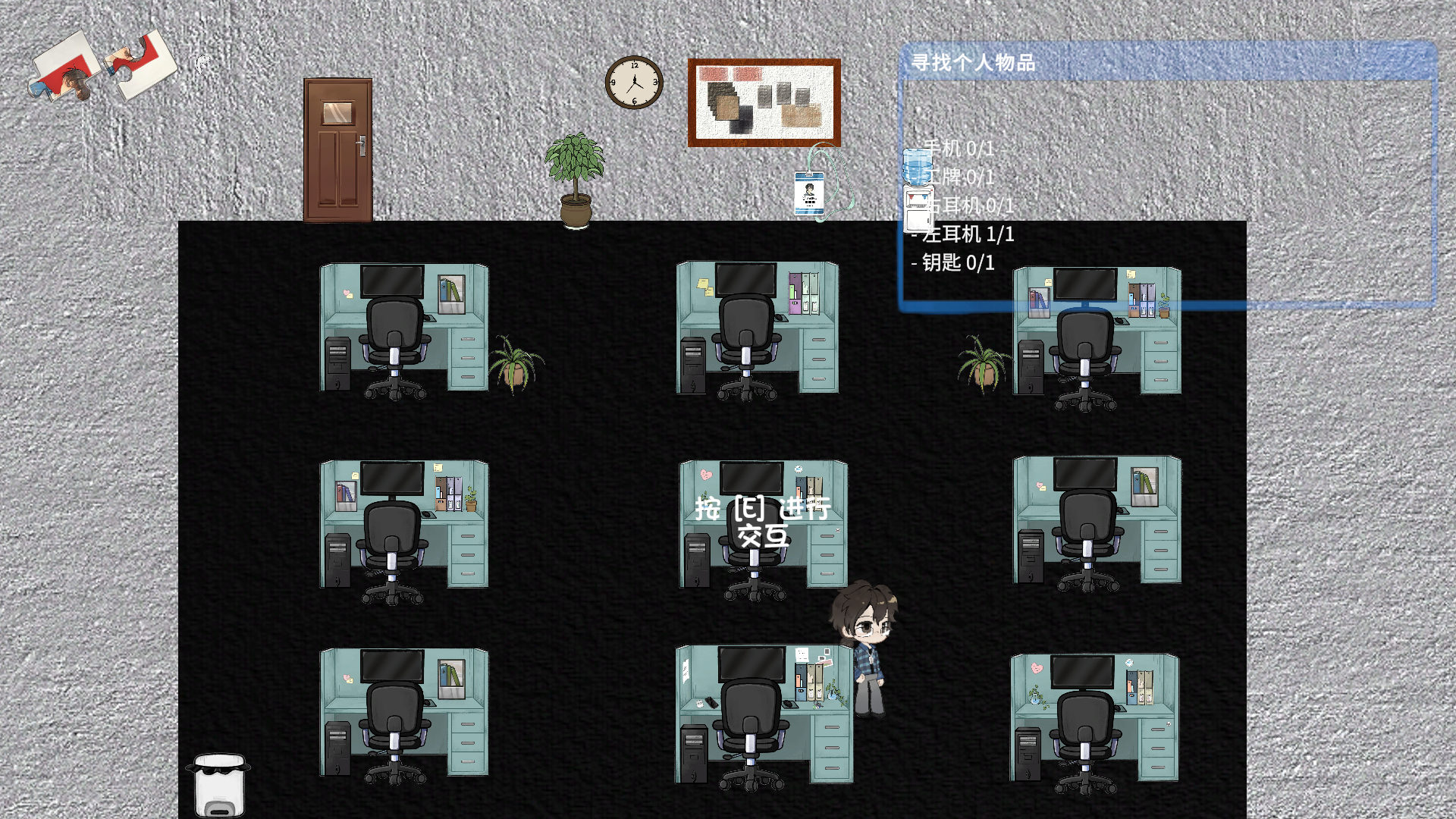Screen dimensions: 1456x819
Task: Select the framed painting on the wall
Action: [x=764, y=103]
